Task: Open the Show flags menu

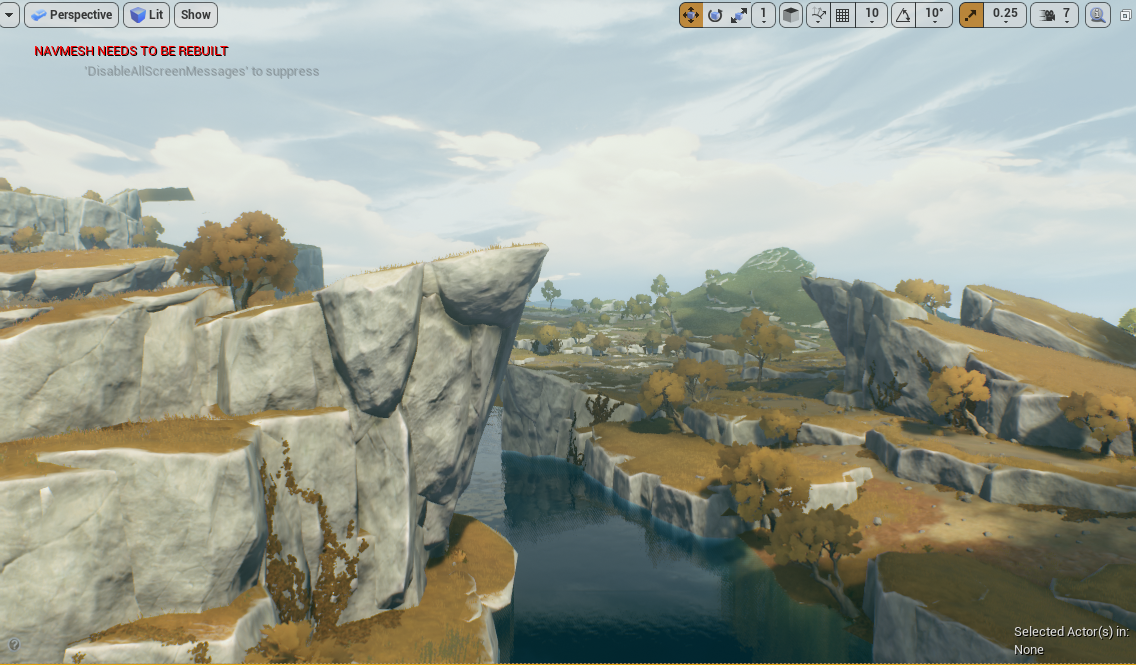Action: click(196, 15)
